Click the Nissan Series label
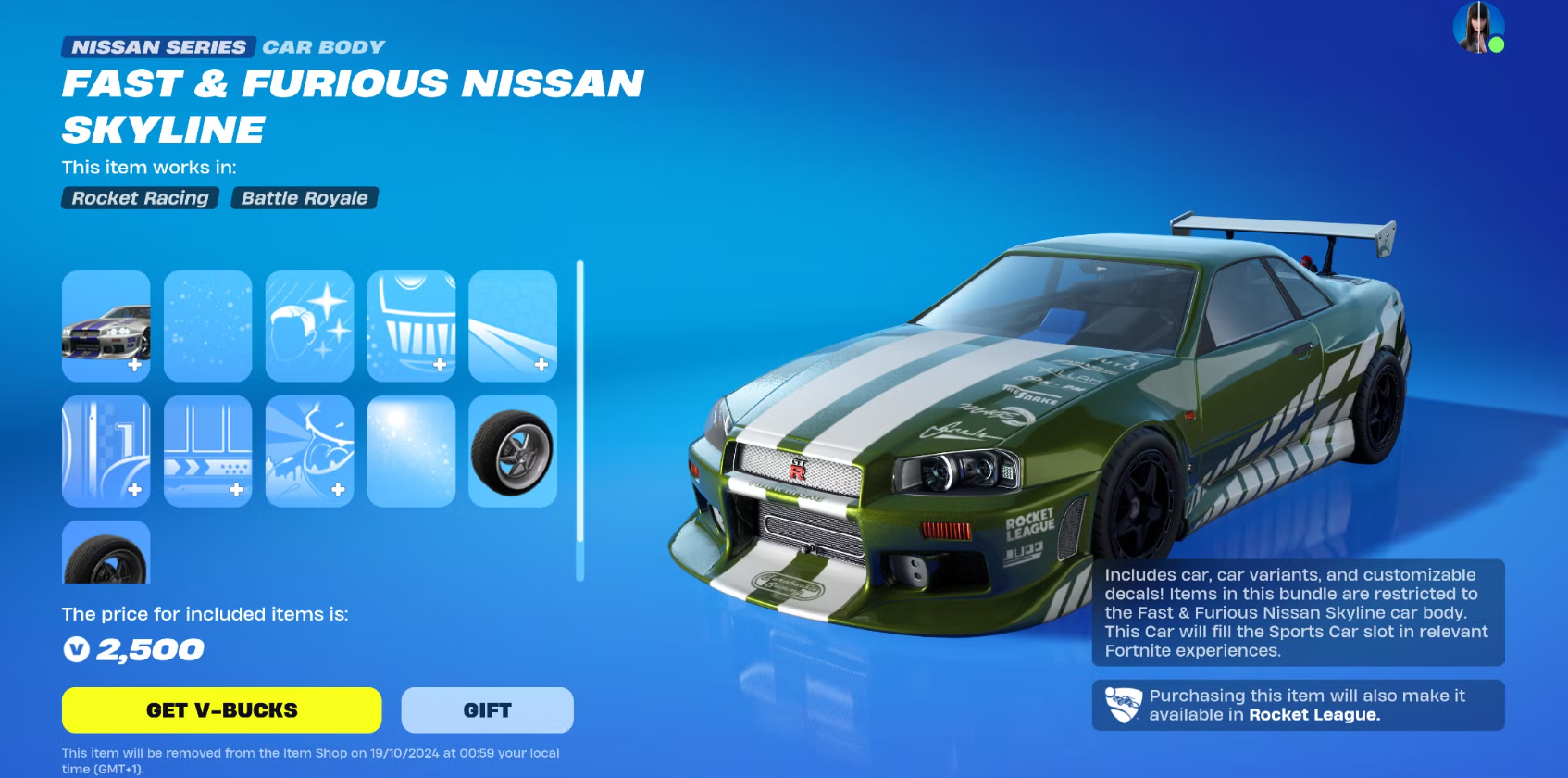Viewport: 1568px width, 778px height. [159, 47]
